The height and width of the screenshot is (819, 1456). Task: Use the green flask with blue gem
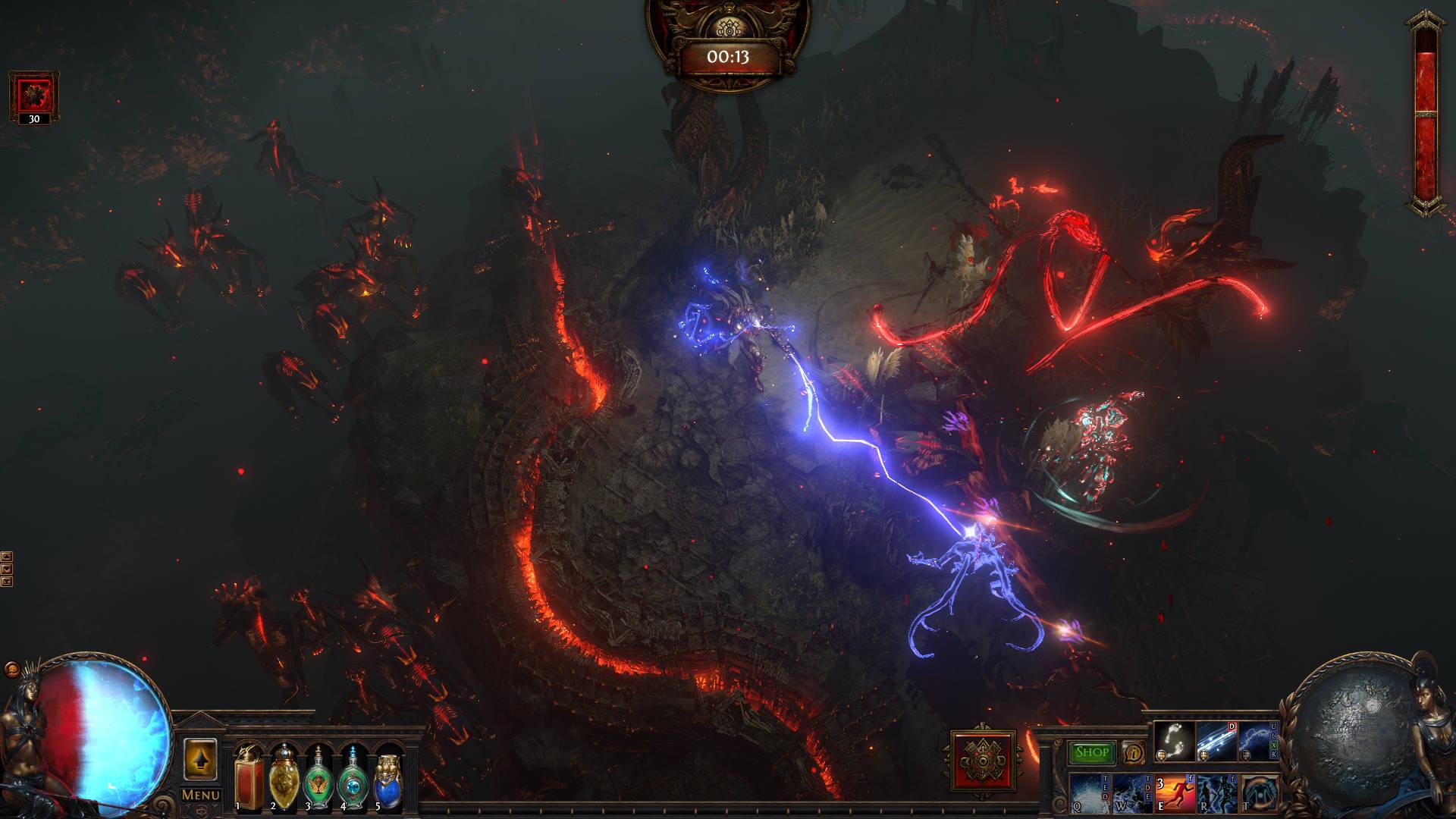pyautogui.click(x=353, y=777)
